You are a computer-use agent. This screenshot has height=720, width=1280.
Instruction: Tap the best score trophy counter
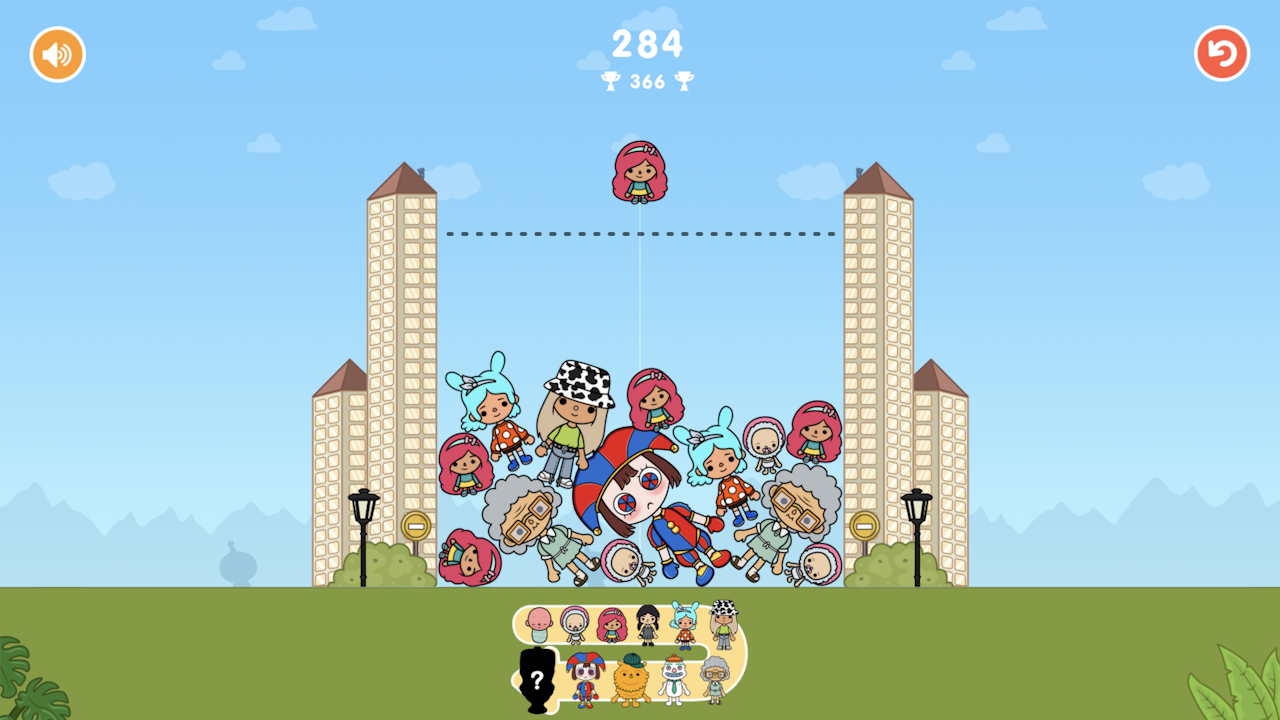coord(647,82)
